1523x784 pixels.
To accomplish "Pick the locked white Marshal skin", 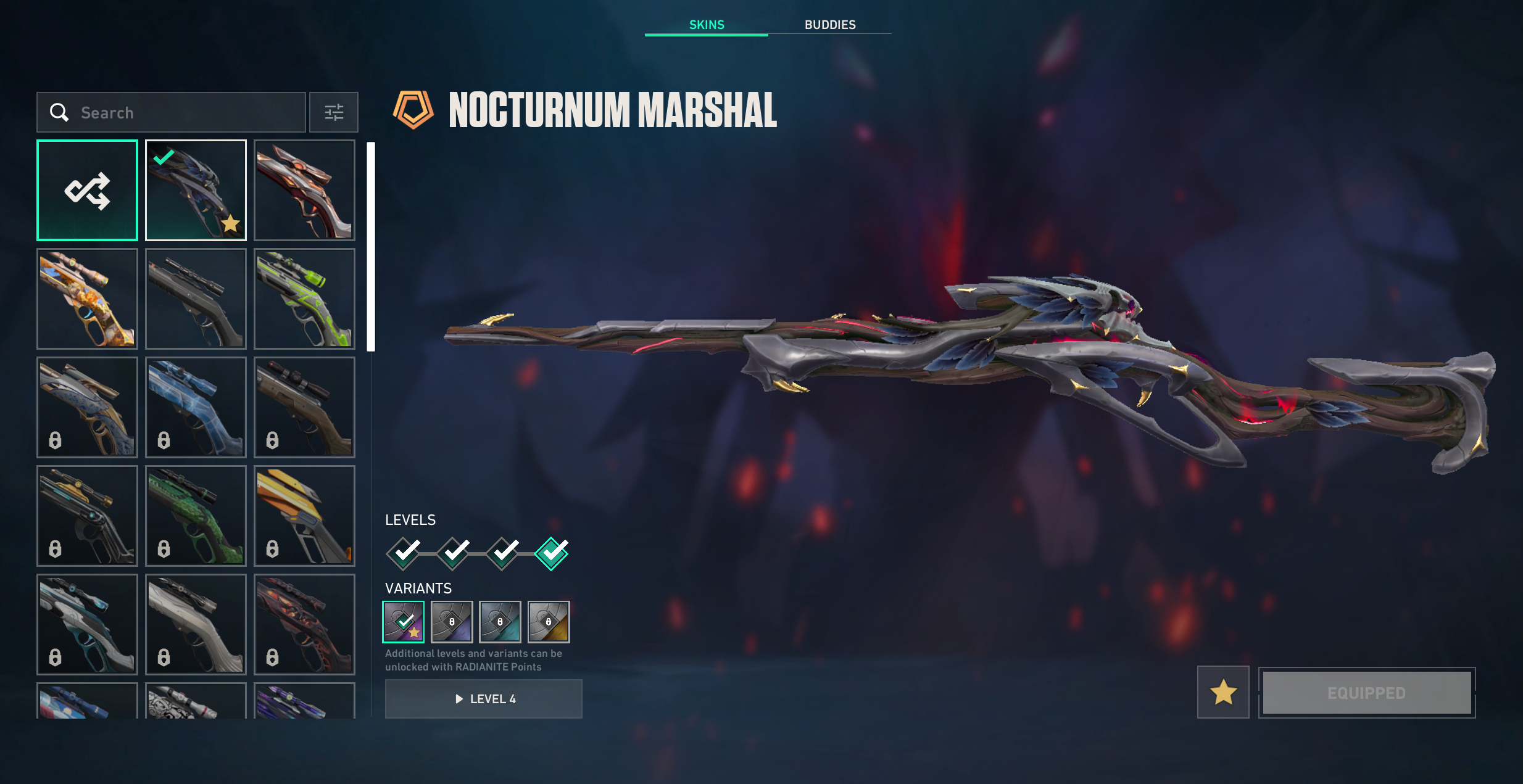I will [196, 624].
